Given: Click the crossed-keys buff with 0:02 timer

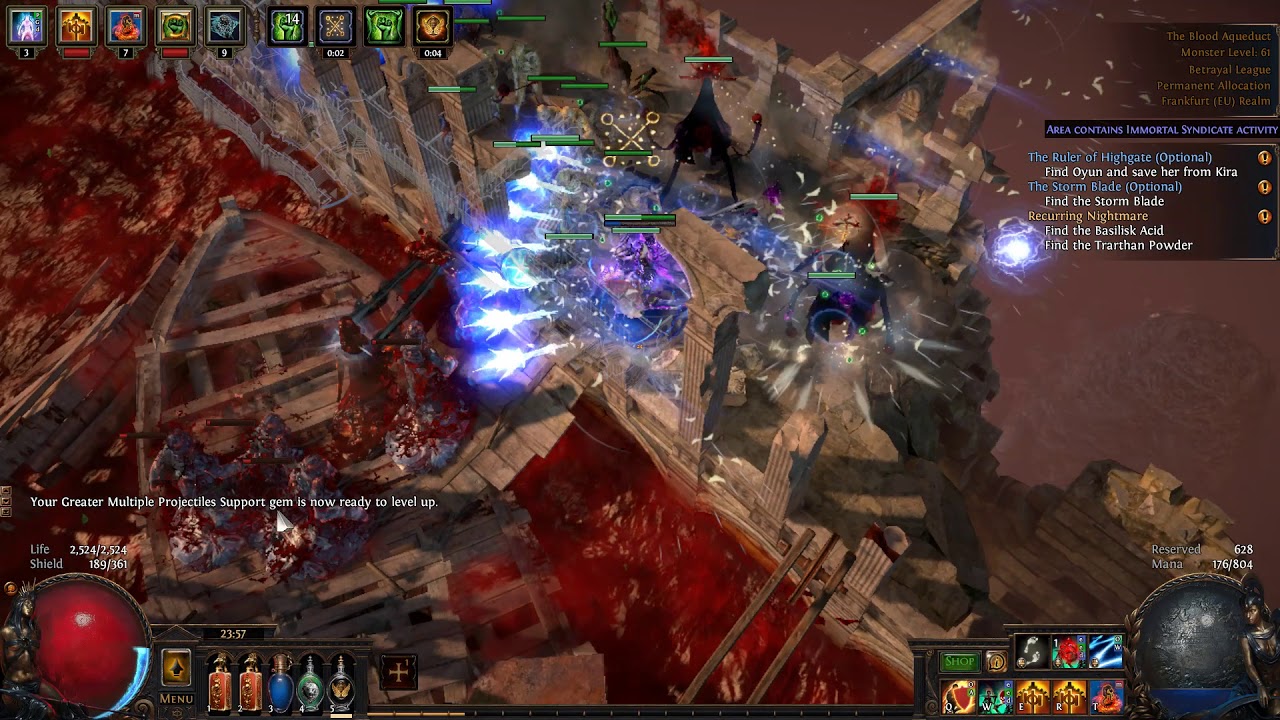Looking at the screenshot, I should pyautogui.click(x=335, y=27).
